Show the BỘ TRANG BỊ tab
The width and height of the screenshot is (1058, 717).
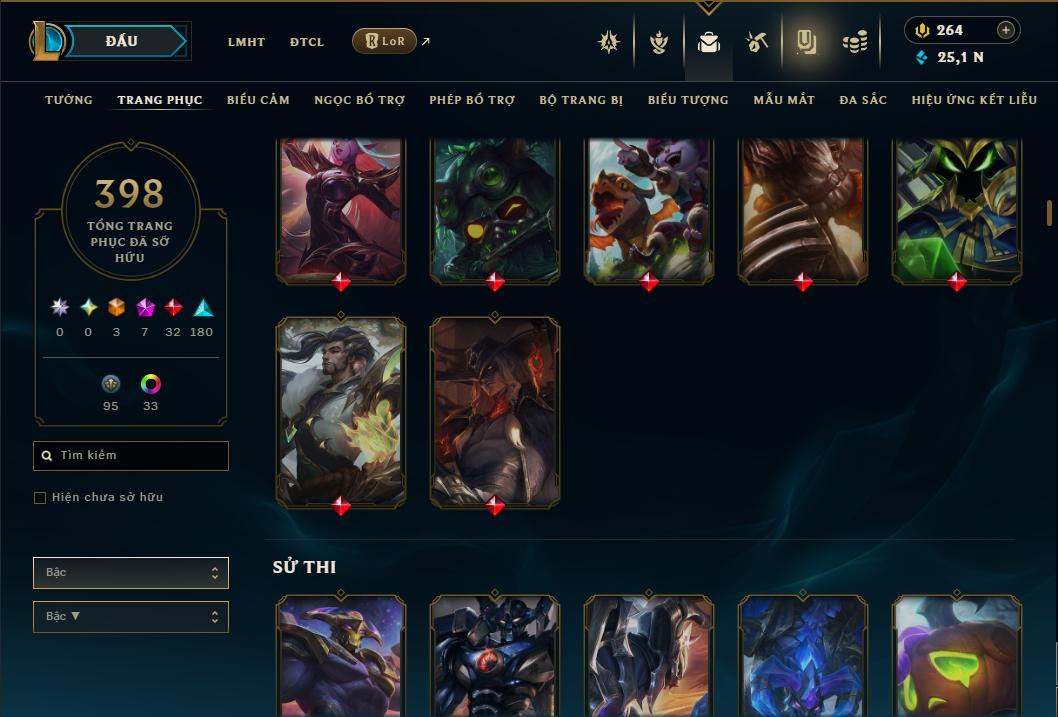581,100
